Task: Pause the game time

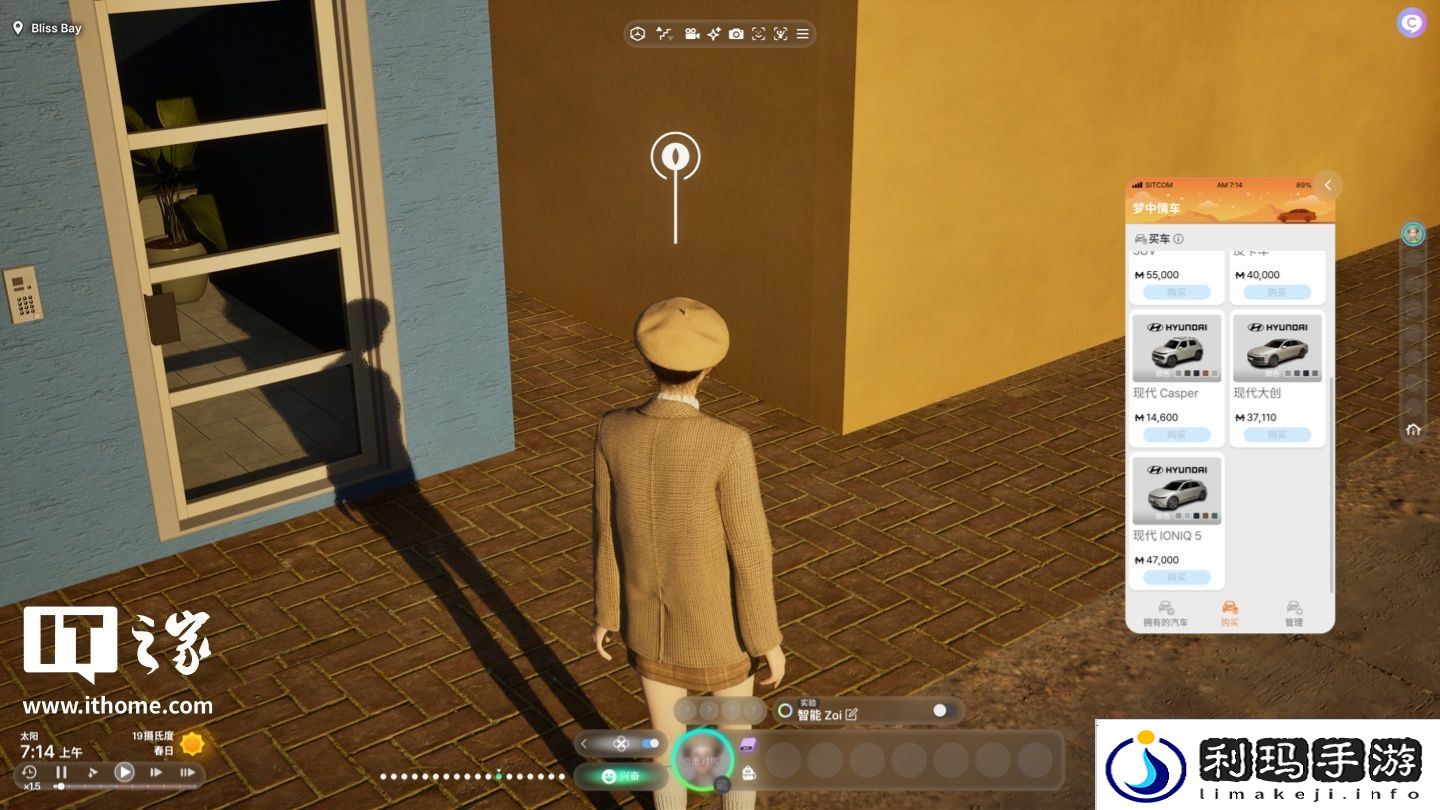Action: (61, 772)
